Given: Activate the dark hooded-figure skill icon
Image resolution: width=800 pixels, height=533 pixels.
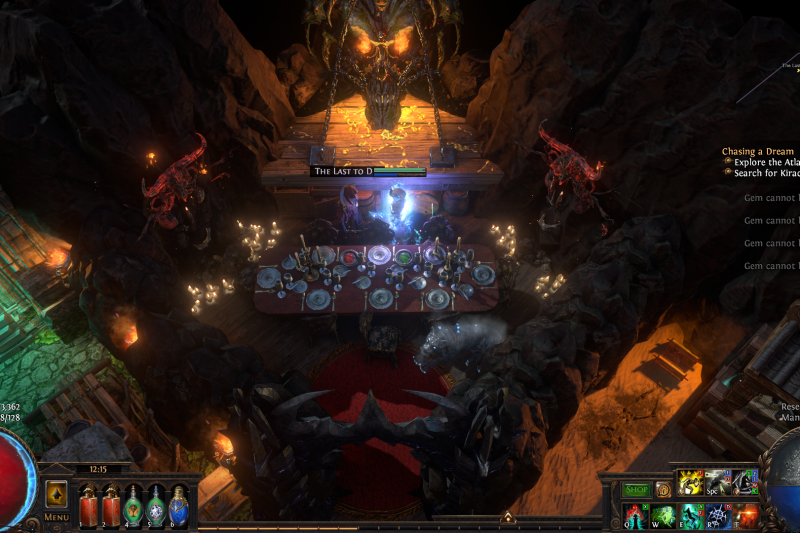Looking at the screenshot, I should 744,483.
